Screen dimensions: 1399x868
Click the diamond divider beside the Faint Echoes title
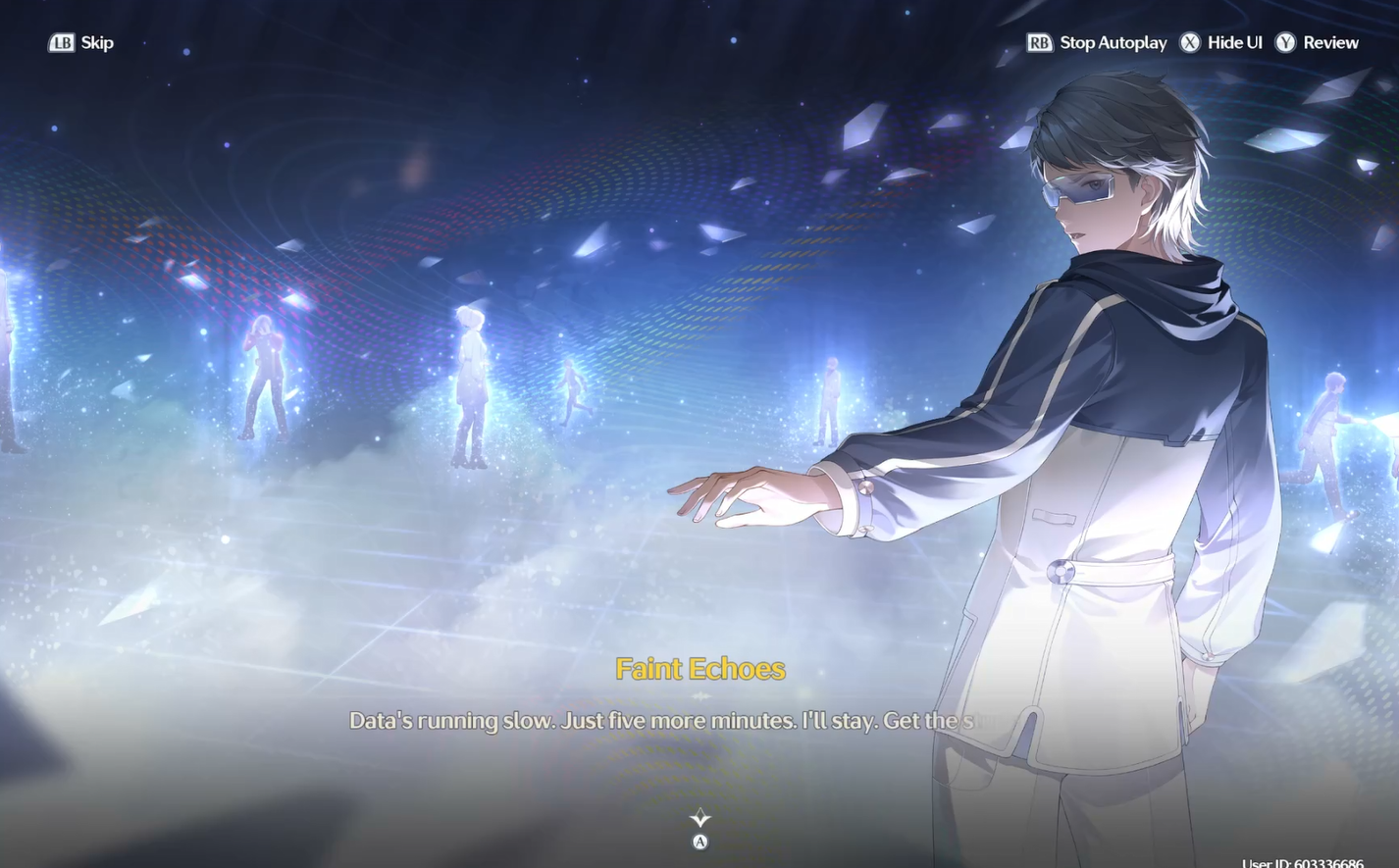pos(699,696)
